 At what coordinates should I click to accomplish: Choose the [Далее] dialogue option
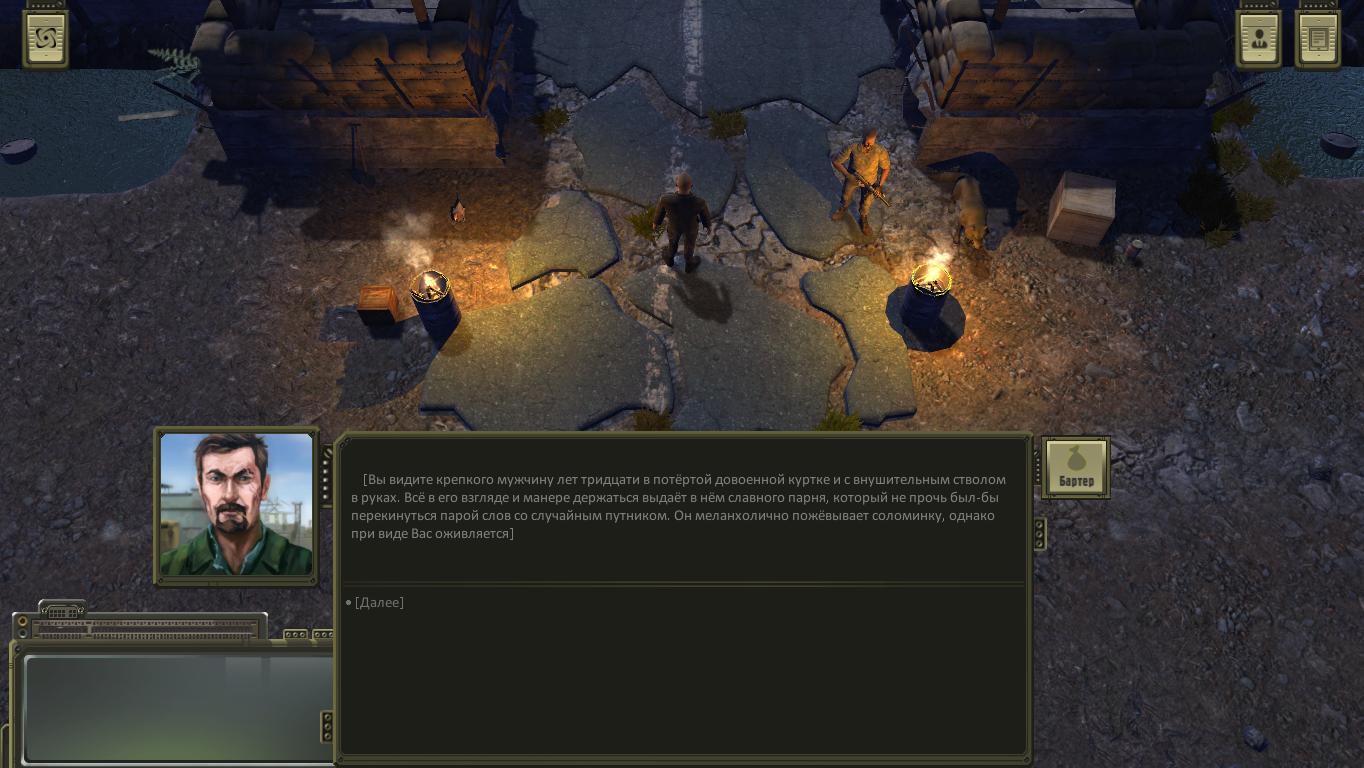(379, 603)
